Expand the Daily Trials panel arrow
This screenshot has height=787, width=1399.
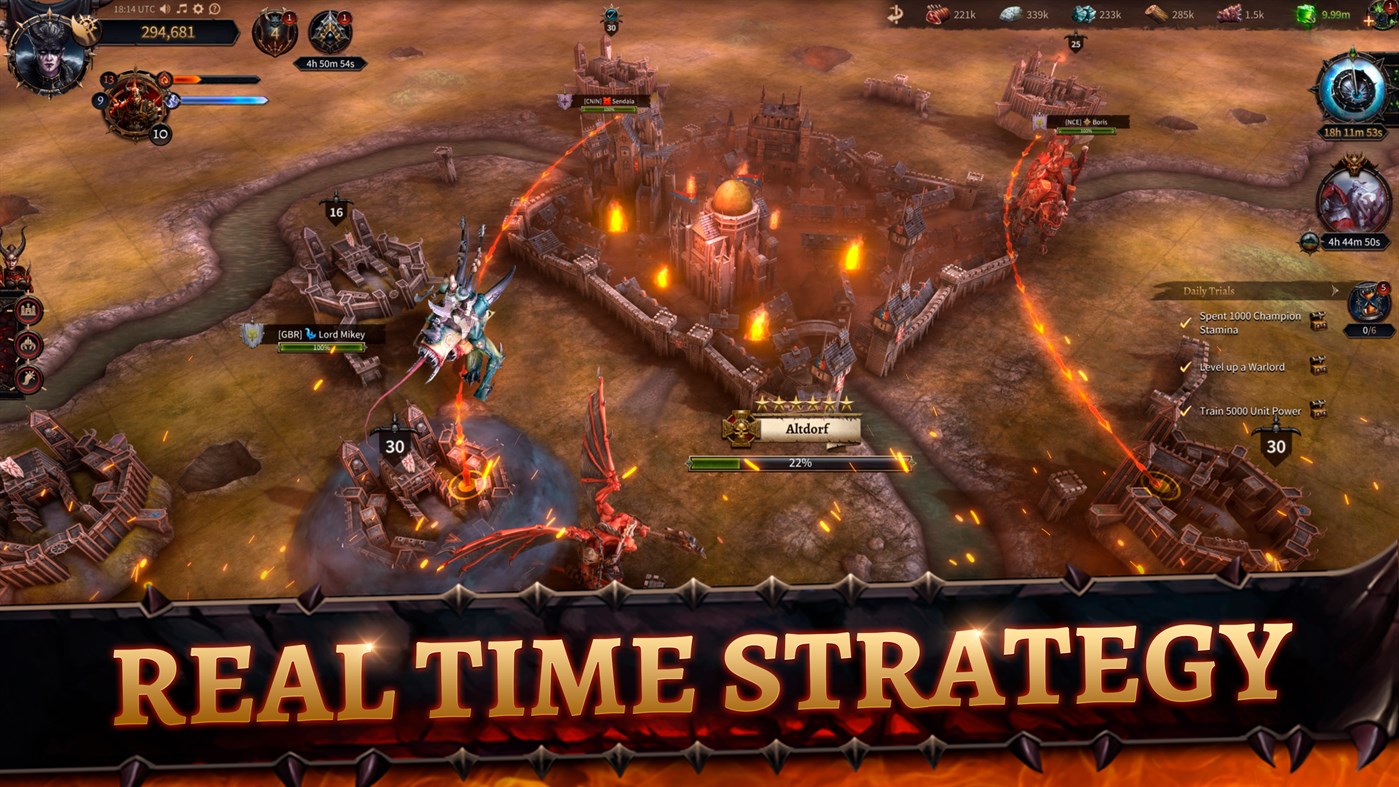pyautogui.click(x=1334, y=290)
